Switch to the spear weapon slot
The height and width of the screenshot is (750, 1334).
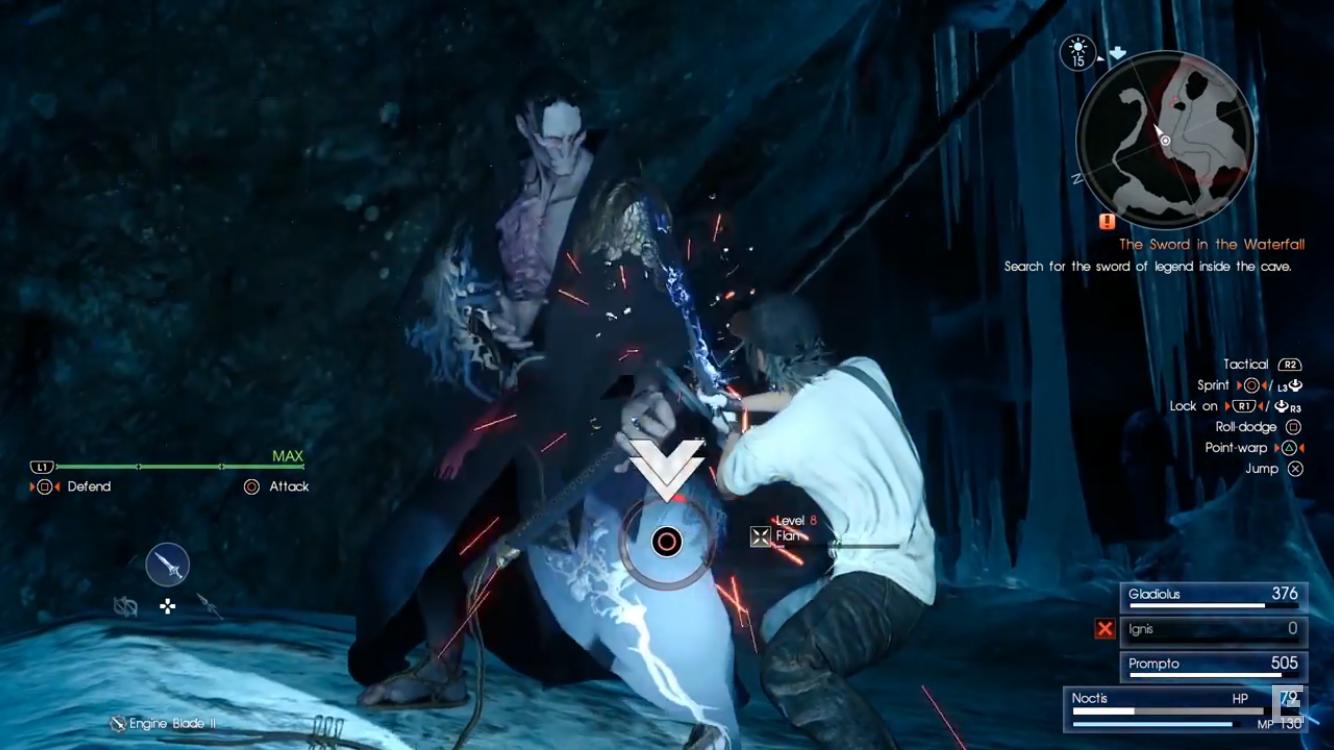pos(208,603)
